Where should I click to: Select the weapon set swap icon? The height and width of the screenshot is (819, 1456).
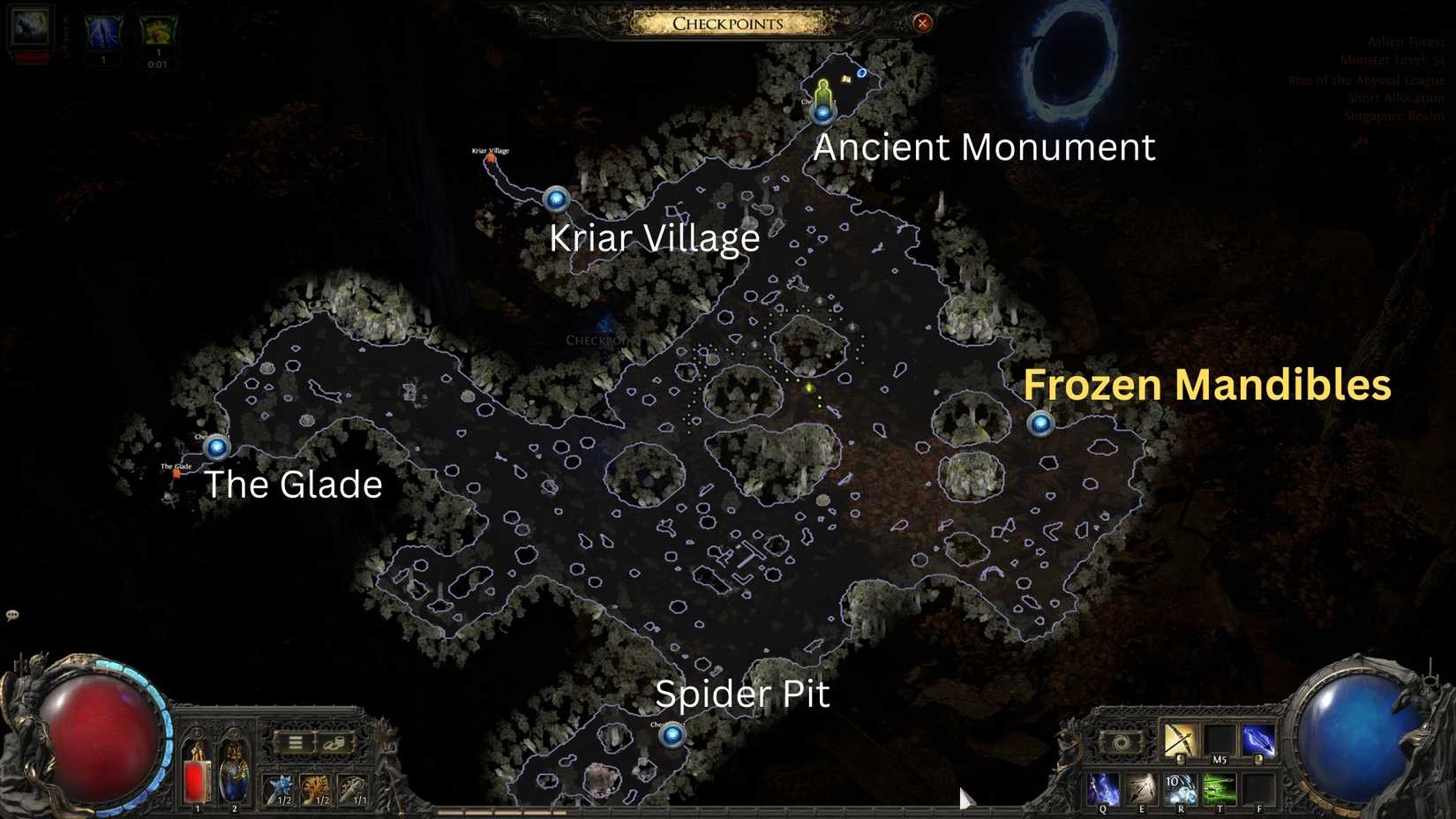(x=1122, y=741)
